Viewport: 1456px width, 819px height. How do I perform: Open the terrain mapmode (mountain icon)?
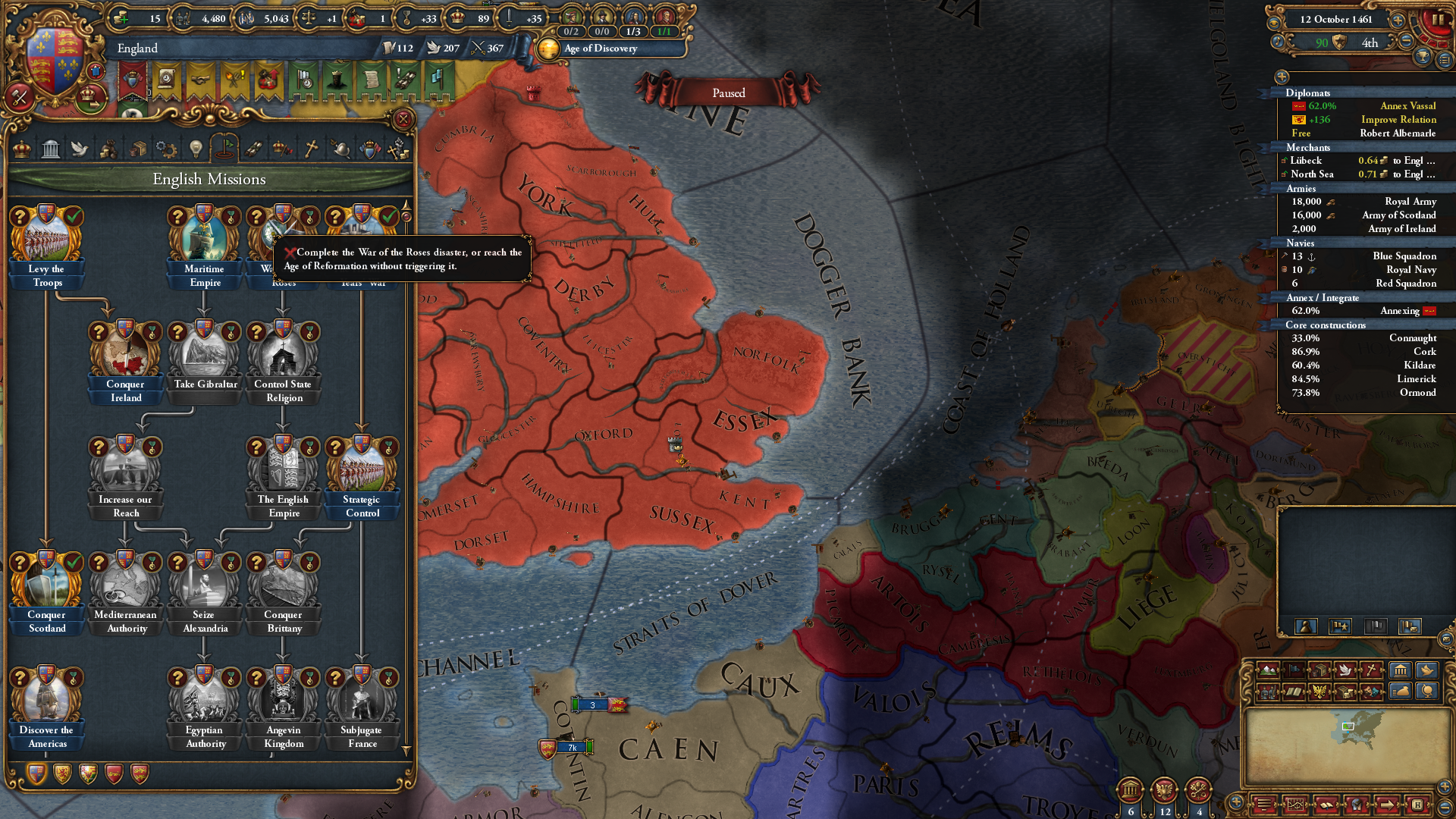[x=1268, y=670]
